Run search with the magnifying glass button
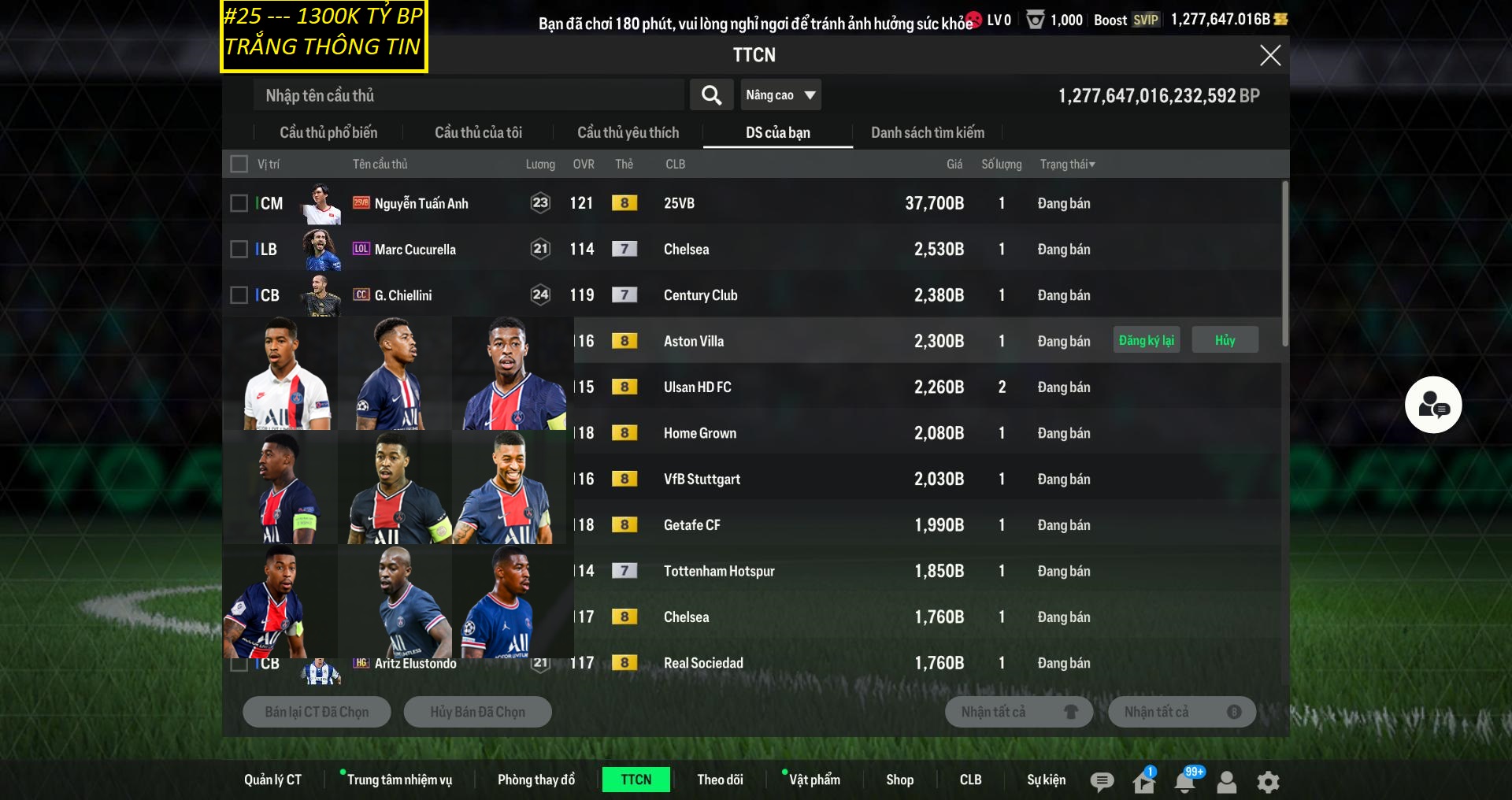This screenshot has height=800, width=1512. click(711, 95)
